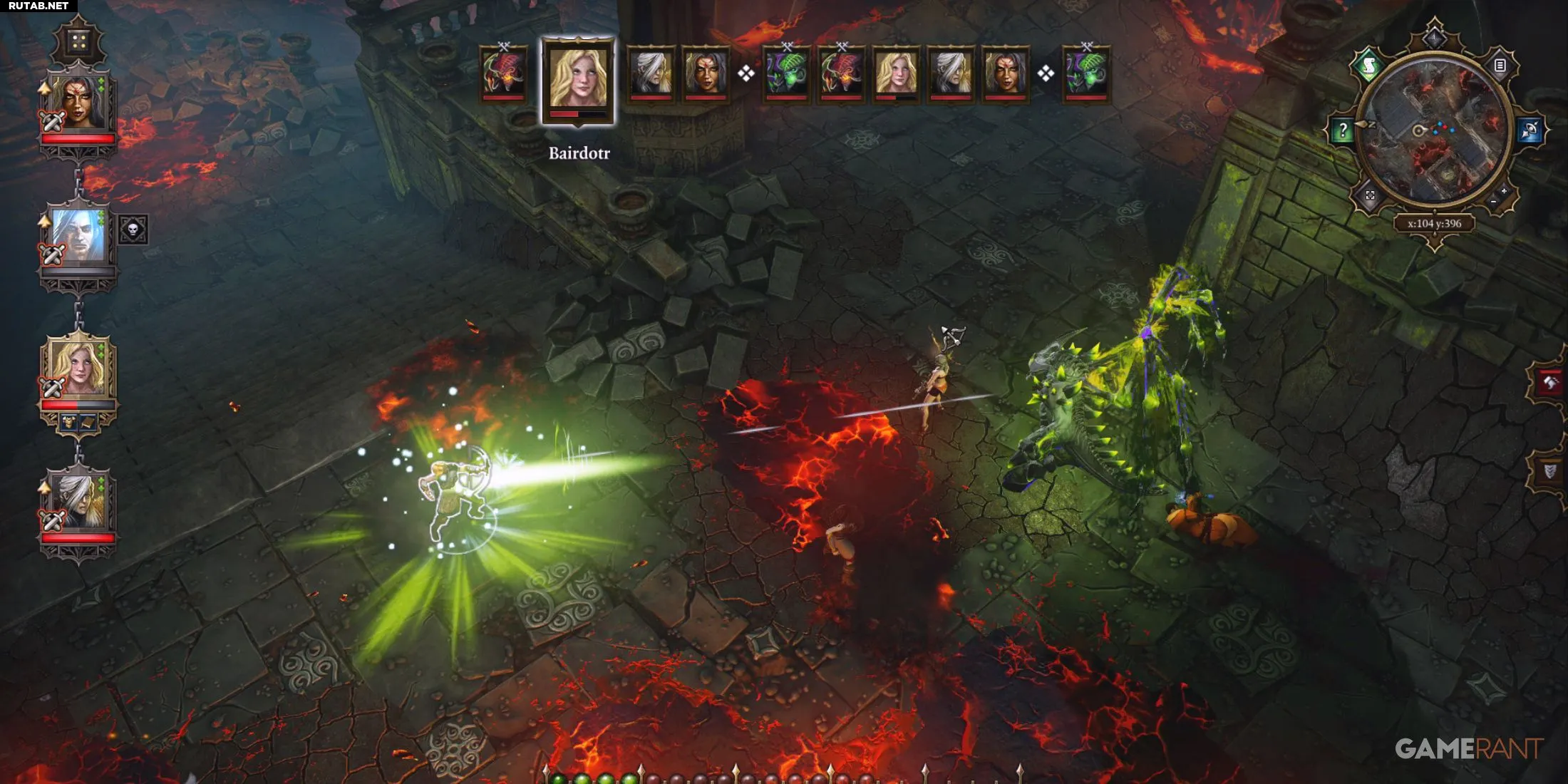Activate the blue eye icon beside the minimap

pos(1530,130)
